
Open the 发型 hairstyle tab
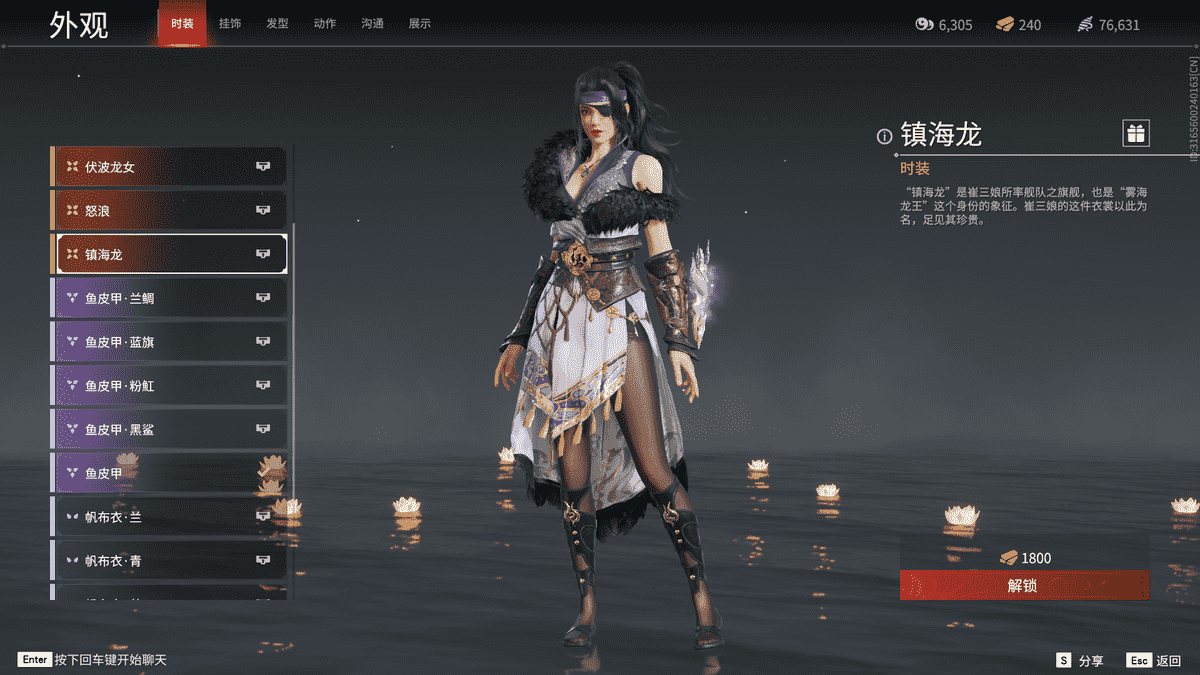click(277, 23)
